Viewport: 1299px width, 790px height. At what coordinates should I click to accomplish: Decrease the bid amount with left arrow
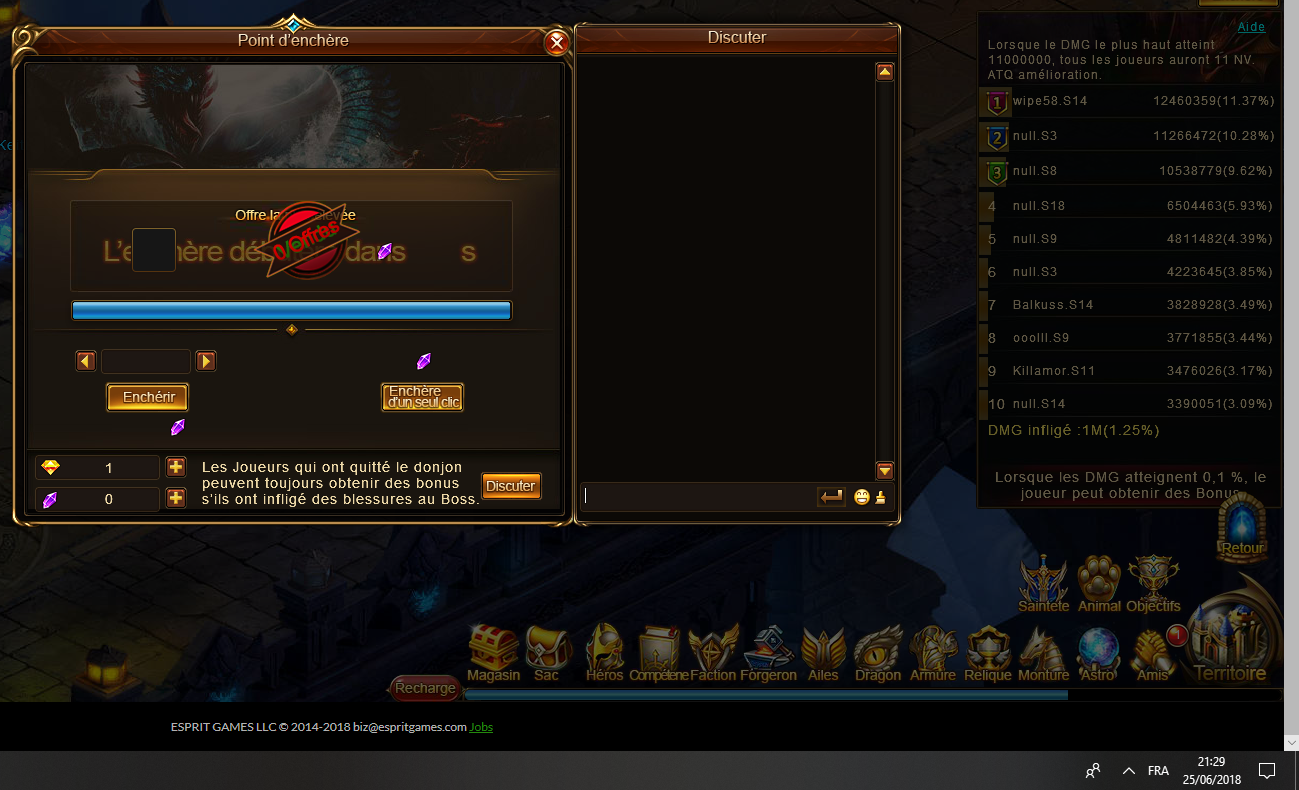(x=86, y=361)
